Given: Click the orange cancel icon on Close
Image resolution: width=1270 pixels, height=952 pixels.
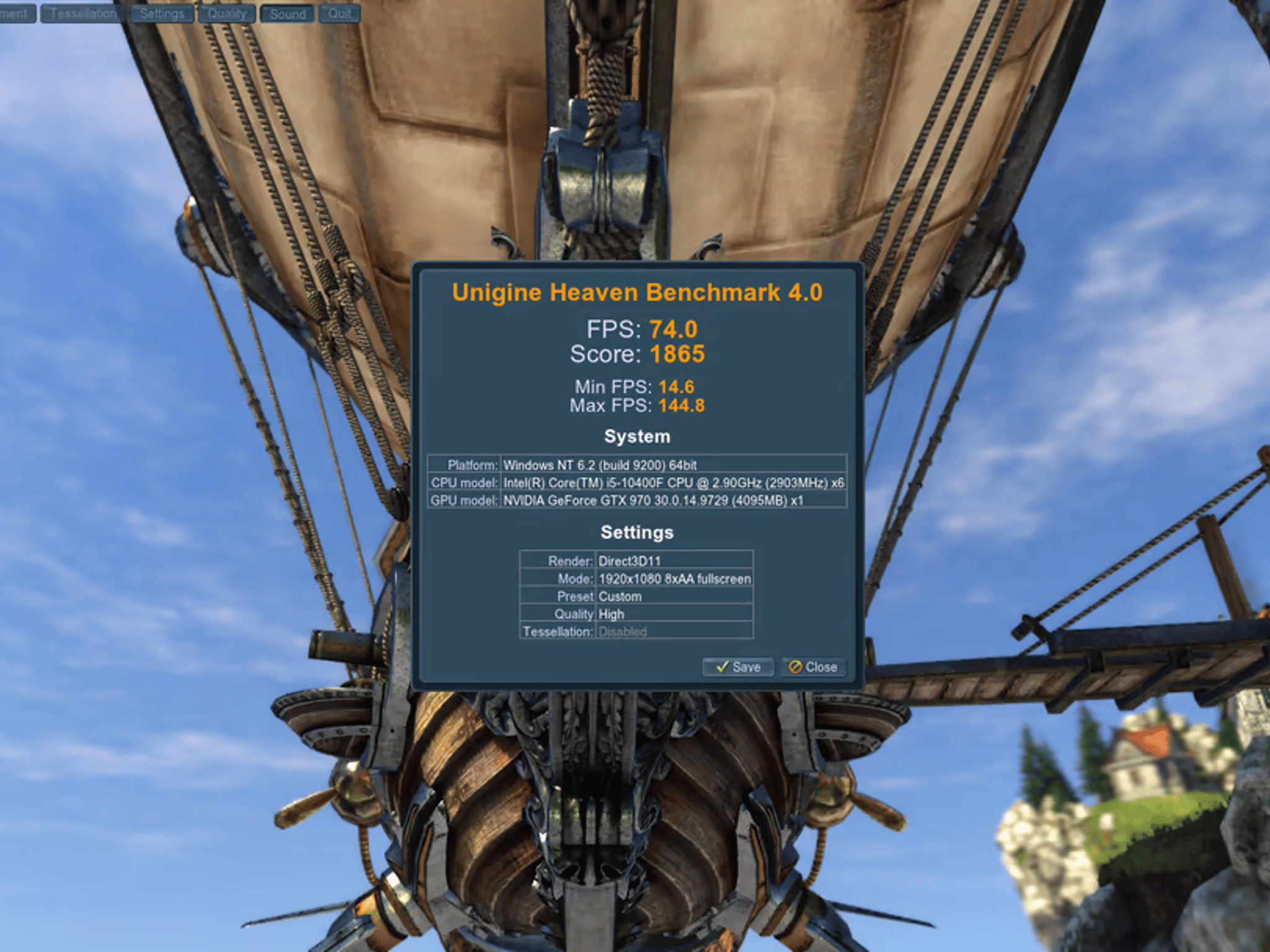Looking at the screenshot, I should pyautogui.click(x=795, y=668).
